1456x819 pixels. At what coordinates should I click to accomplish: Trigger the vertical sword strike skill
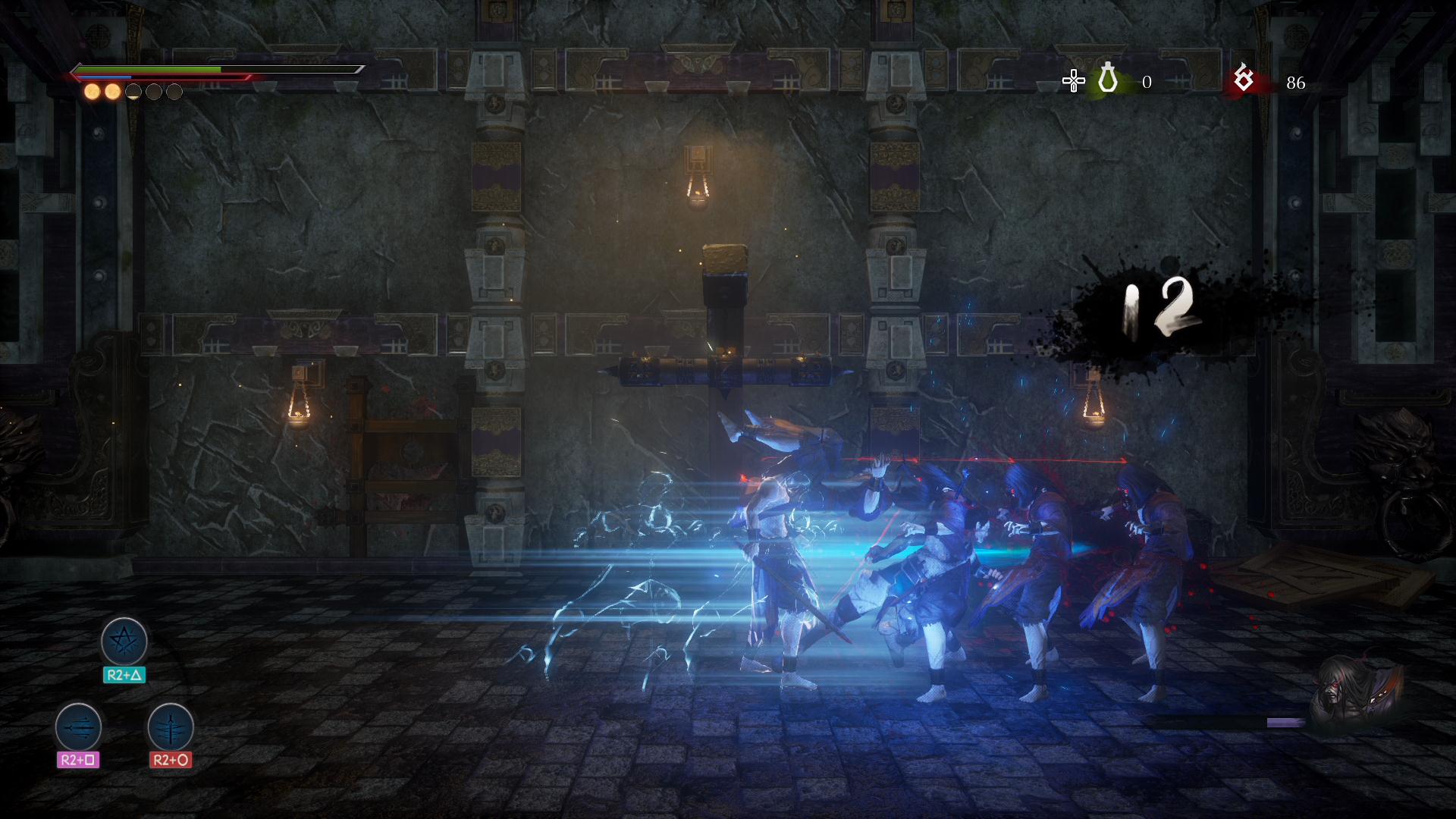point(171,726)
